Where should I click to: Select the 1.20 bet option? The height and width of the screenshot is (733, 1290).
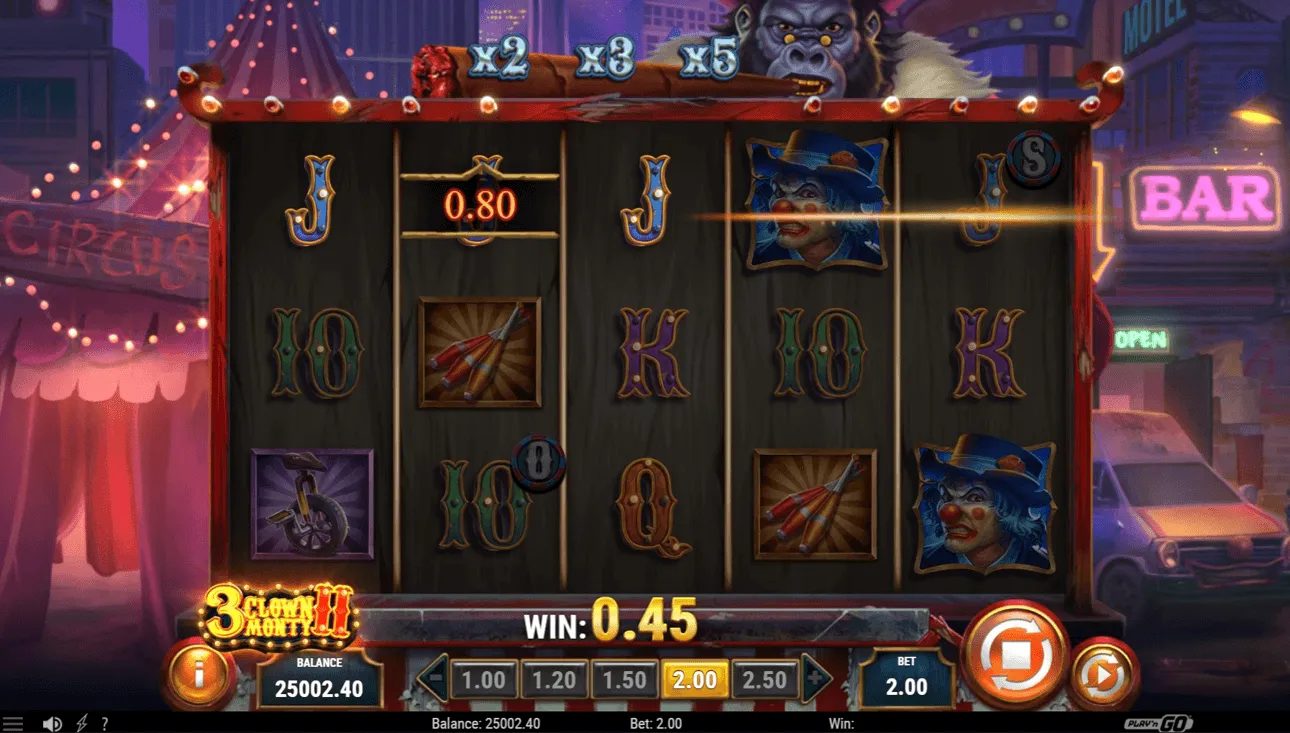click(x=554, y=678)
